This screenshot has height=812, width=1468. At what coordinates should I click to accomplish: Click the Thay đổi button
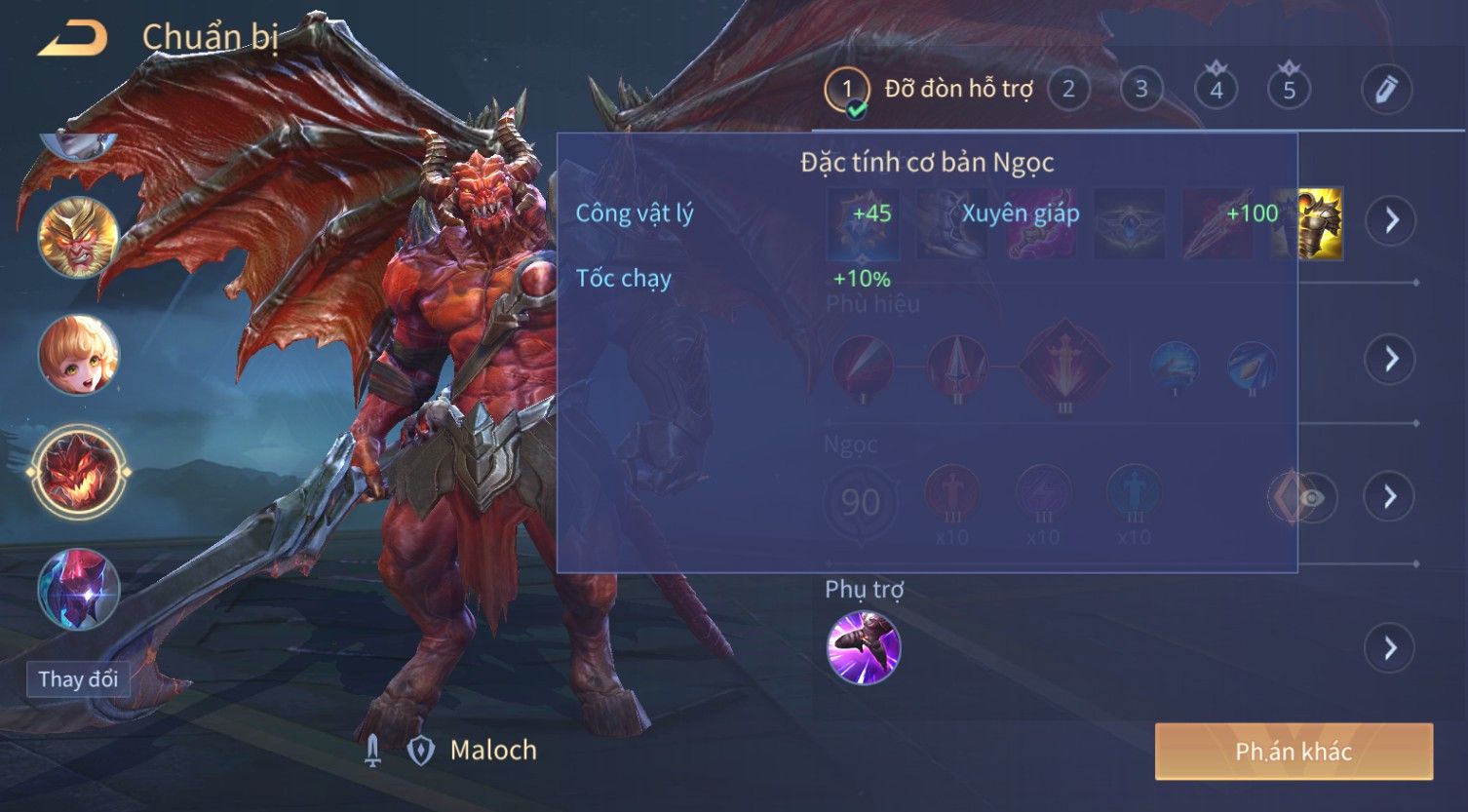point(78,678)
